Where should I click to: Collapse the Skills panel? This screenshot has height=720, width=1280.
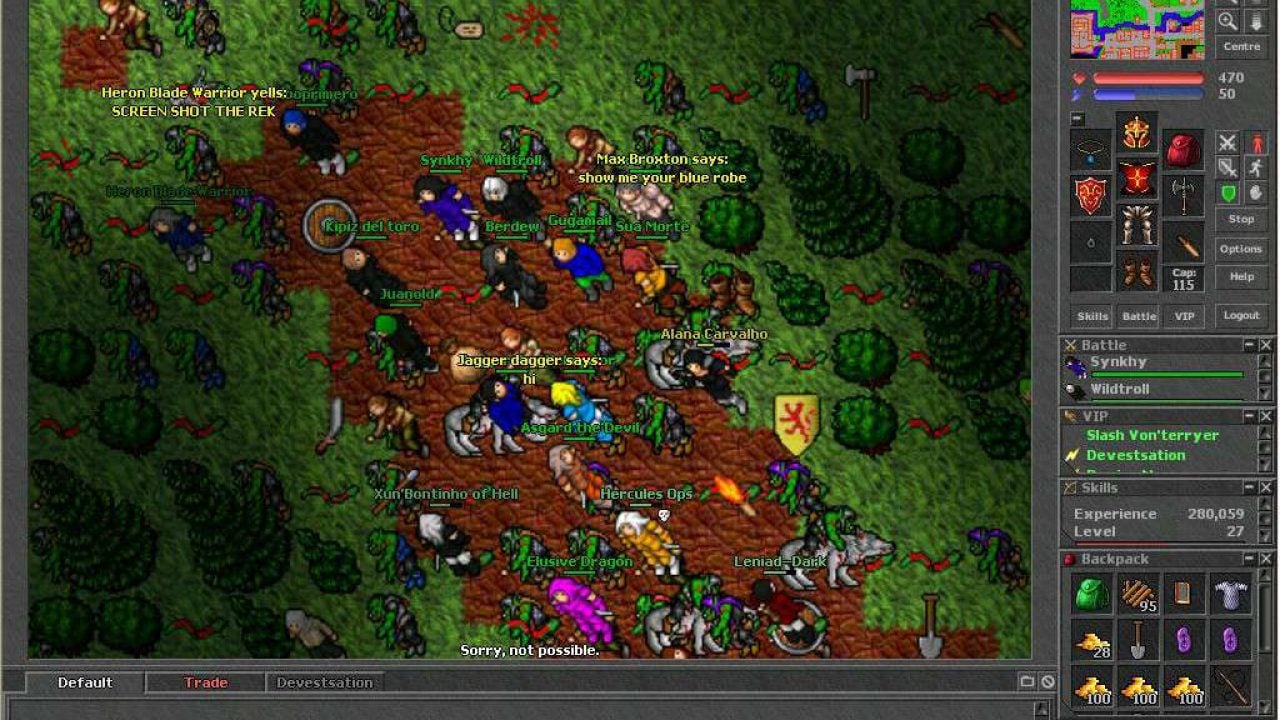coord(1250,487)
